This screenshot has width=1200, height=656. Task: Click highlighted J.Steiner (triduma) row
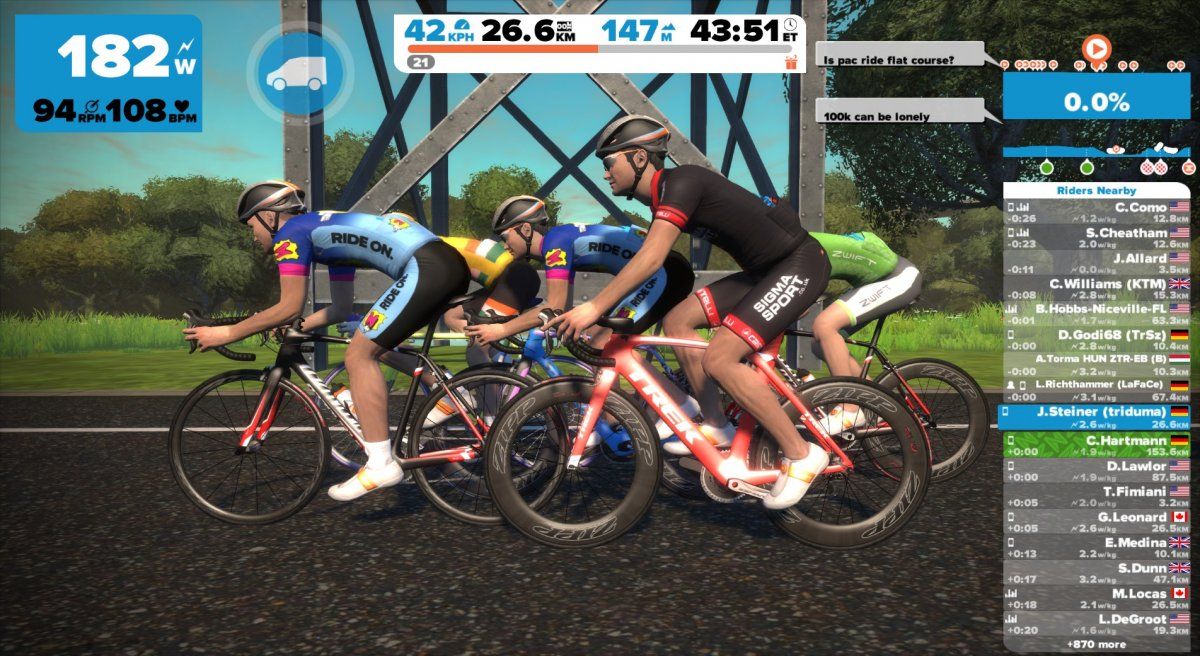(x=1097, y=417)
